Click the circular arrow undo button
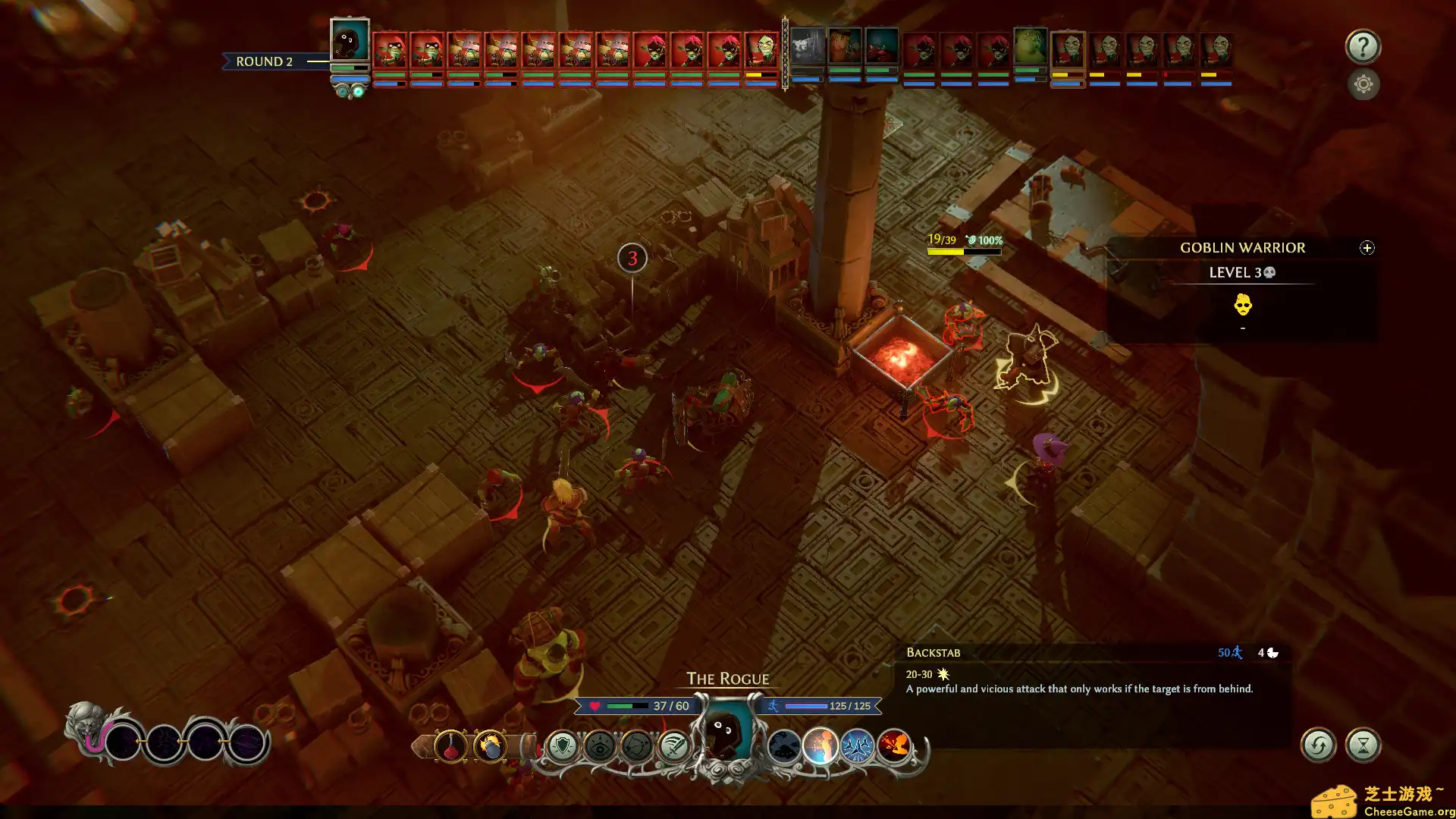 point(1318,745)
